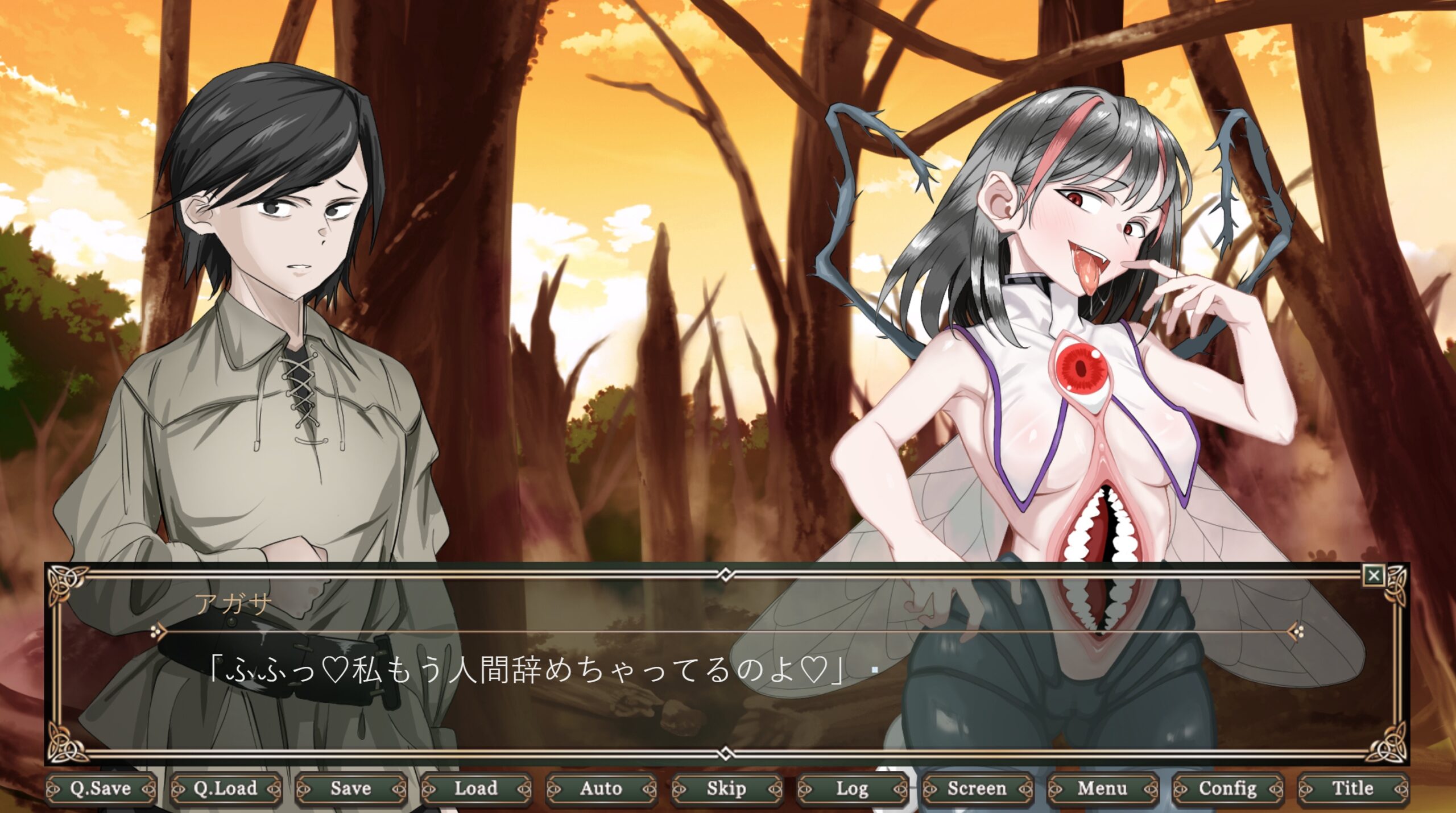Open the Load screen

point(476,789)
